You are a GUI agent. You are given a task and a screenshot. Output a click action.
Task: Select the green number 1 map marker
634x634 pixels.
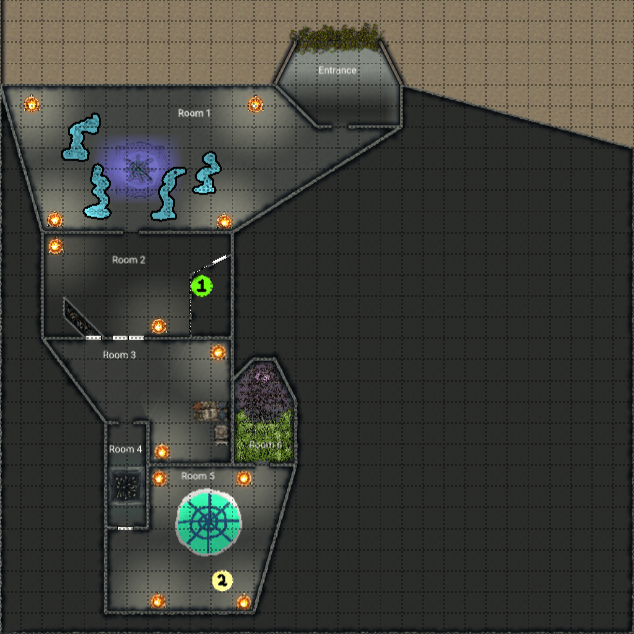tap(201, 286)
